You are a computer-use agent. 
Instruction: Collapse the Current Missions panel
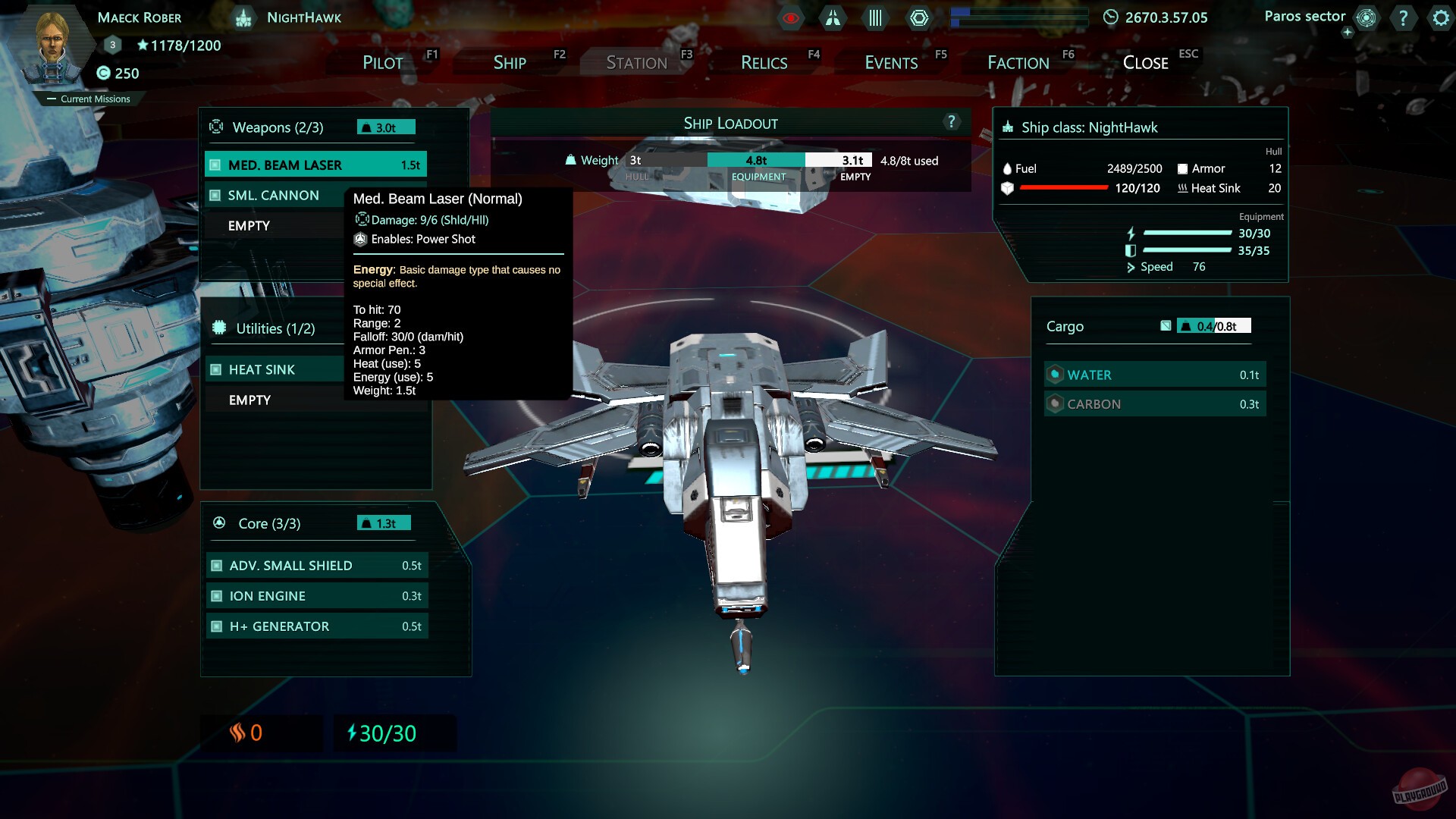(x=51, y=99)
